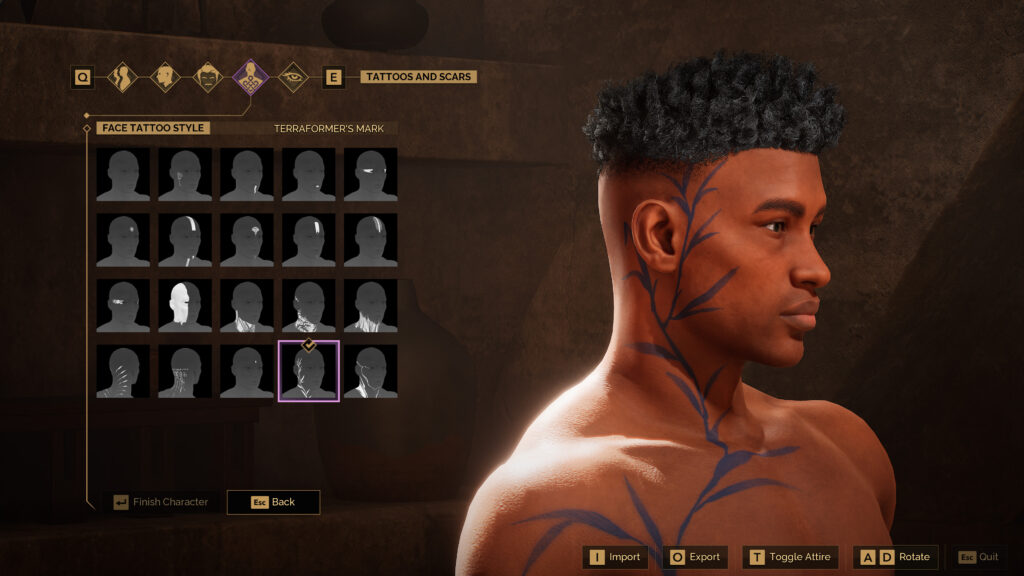Choose the stripe-across-eye tattoo thumbnail

pos(185,240)
